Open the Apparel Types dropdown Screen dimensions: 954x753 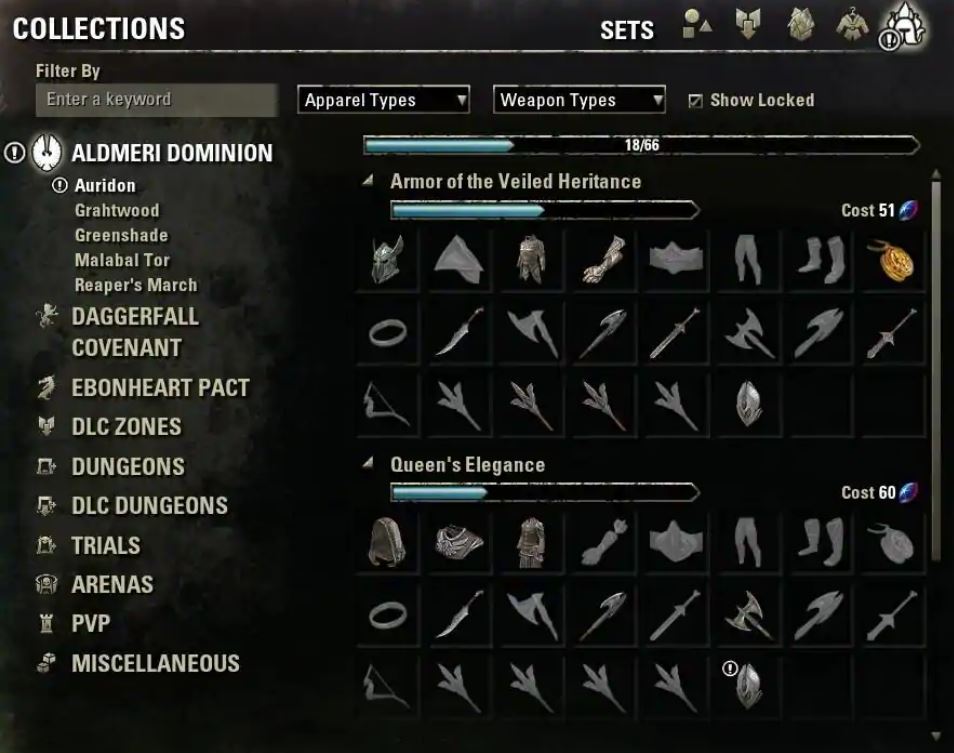pyautogui.click(x=384, y=100)
